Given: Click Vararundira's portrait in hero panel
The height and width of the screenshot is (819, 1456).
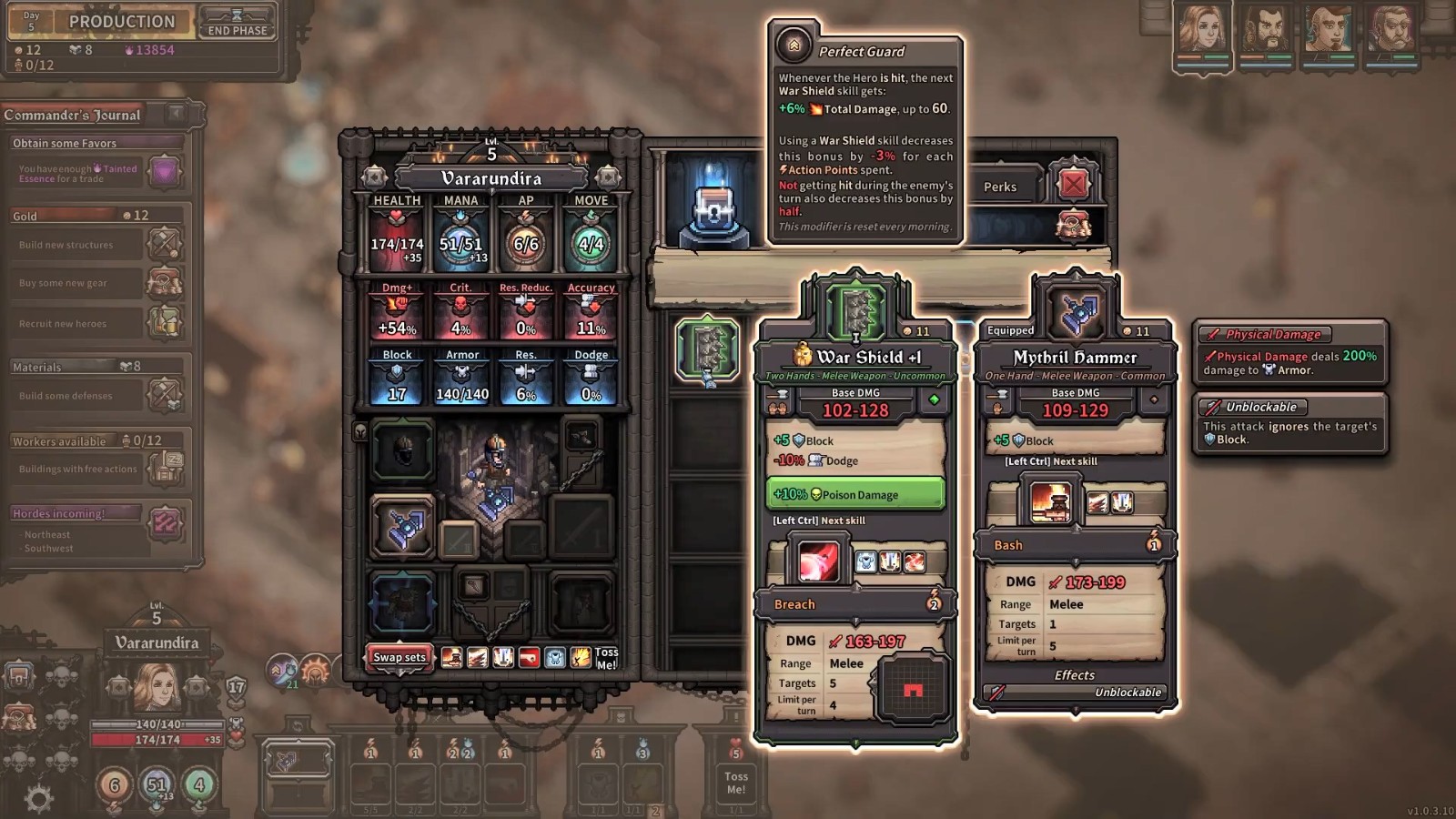Looking at the screenshot, I should [157, 687].
